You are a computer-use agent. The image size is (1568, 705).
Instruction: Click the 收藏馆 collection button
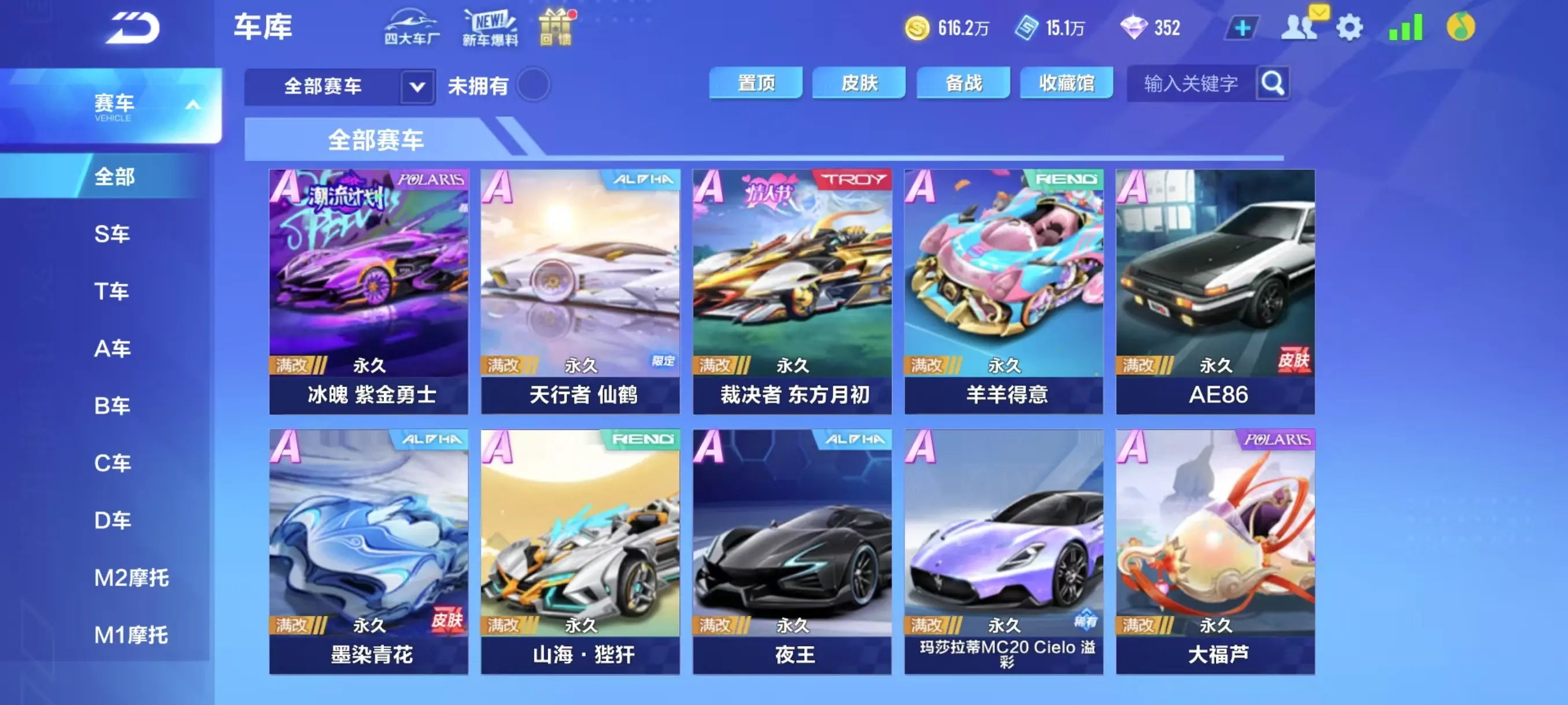pyautogui.click(x=1066, y=83)
